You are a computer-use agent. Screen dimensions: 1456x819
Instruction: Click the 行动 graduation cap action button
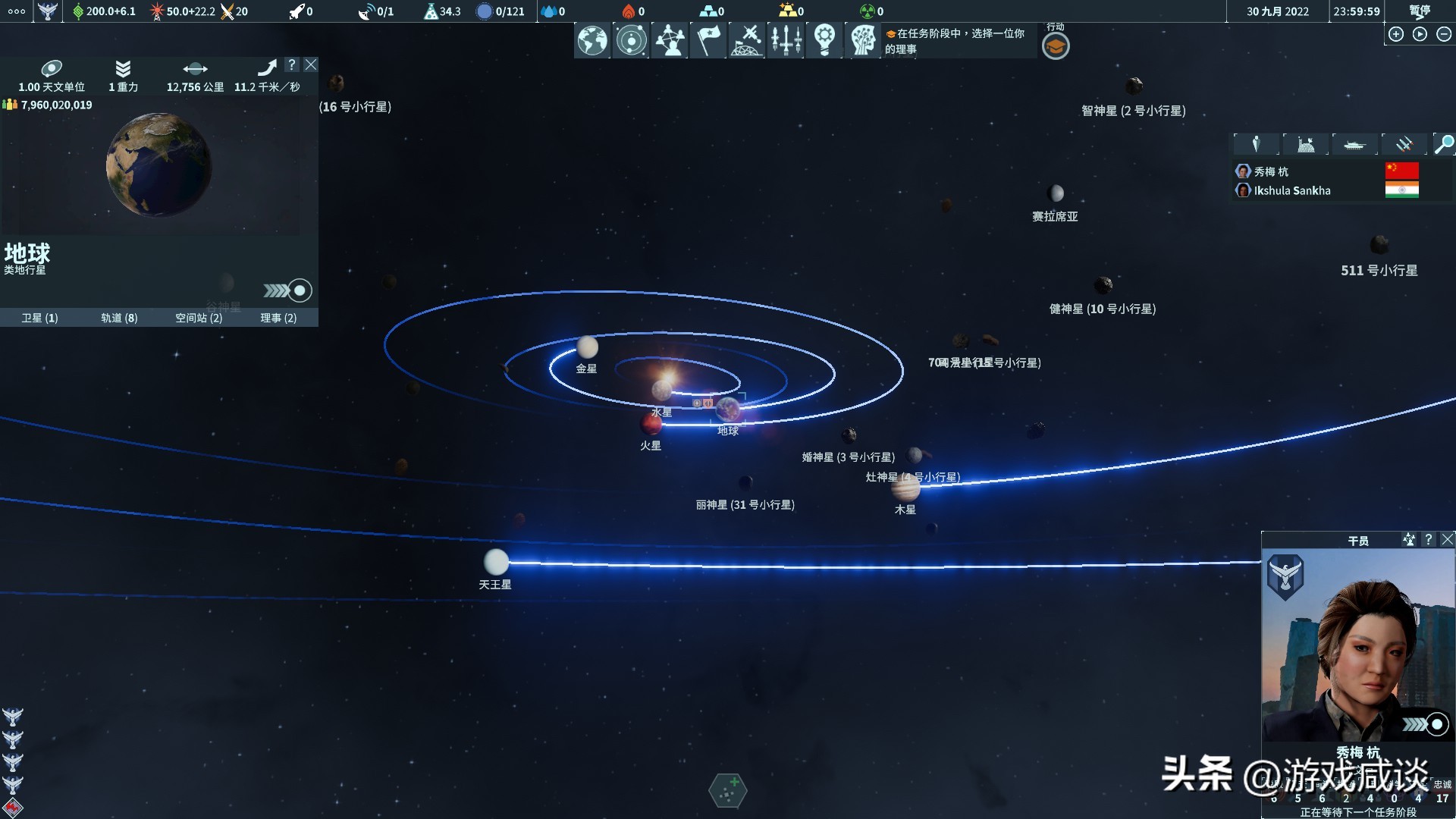click(x=1055, y=45)
